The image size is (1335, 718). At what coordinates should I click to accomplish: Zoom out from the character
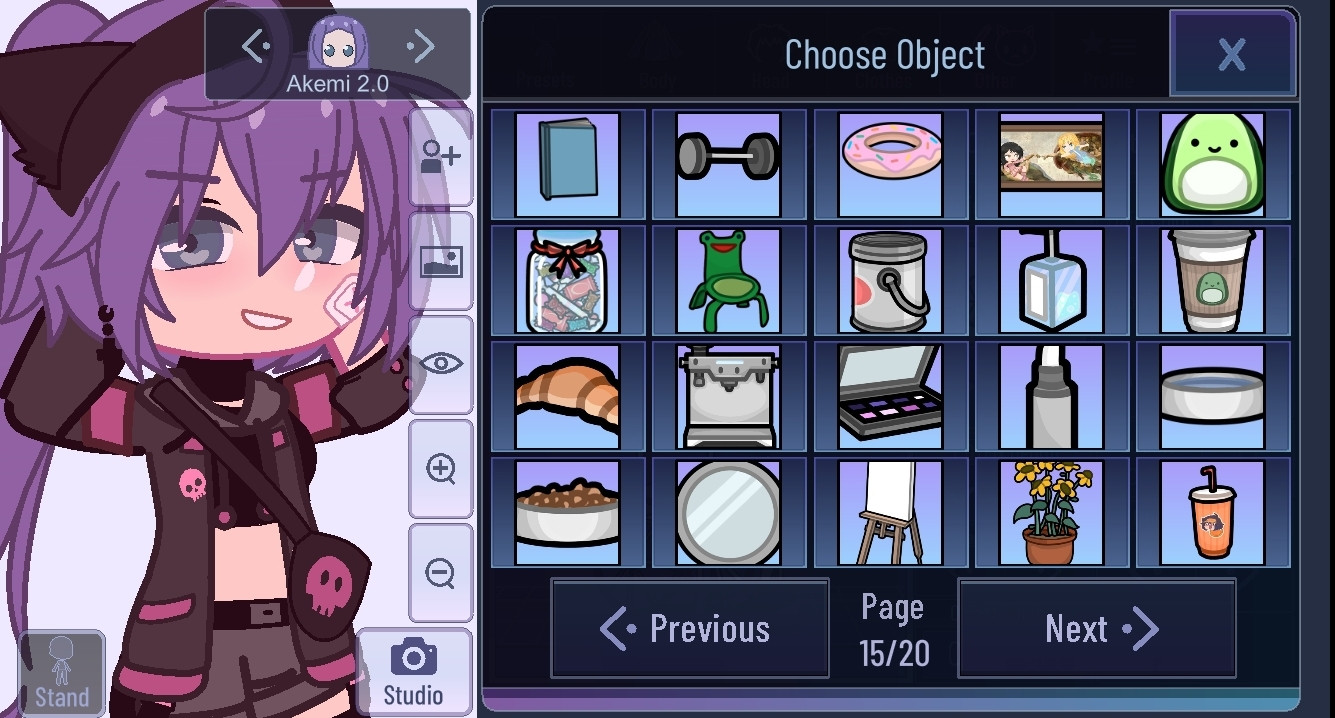[x=441, y=573]
